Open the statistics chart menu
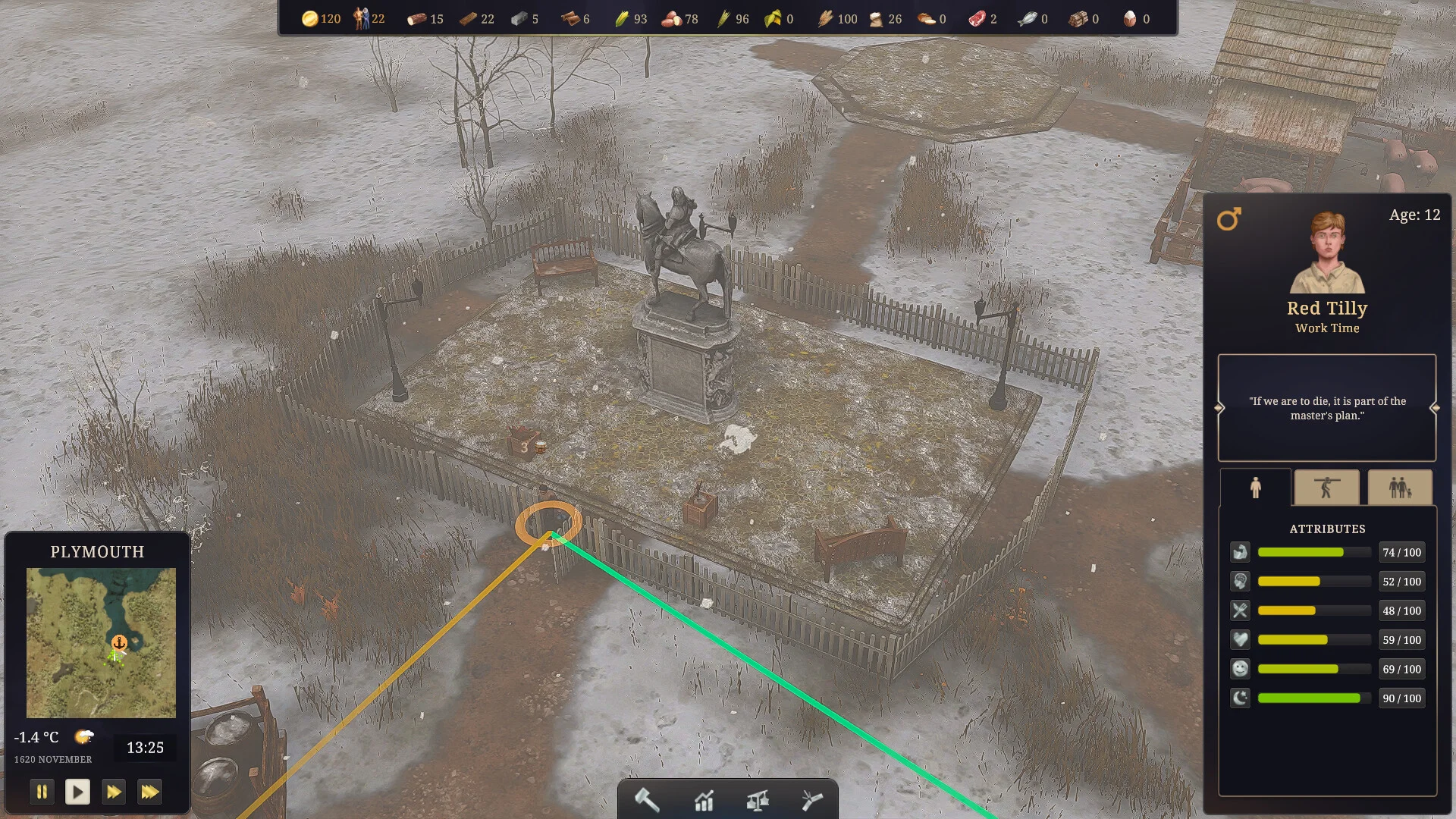1456x819 pixels. click(x=704, y=800)
